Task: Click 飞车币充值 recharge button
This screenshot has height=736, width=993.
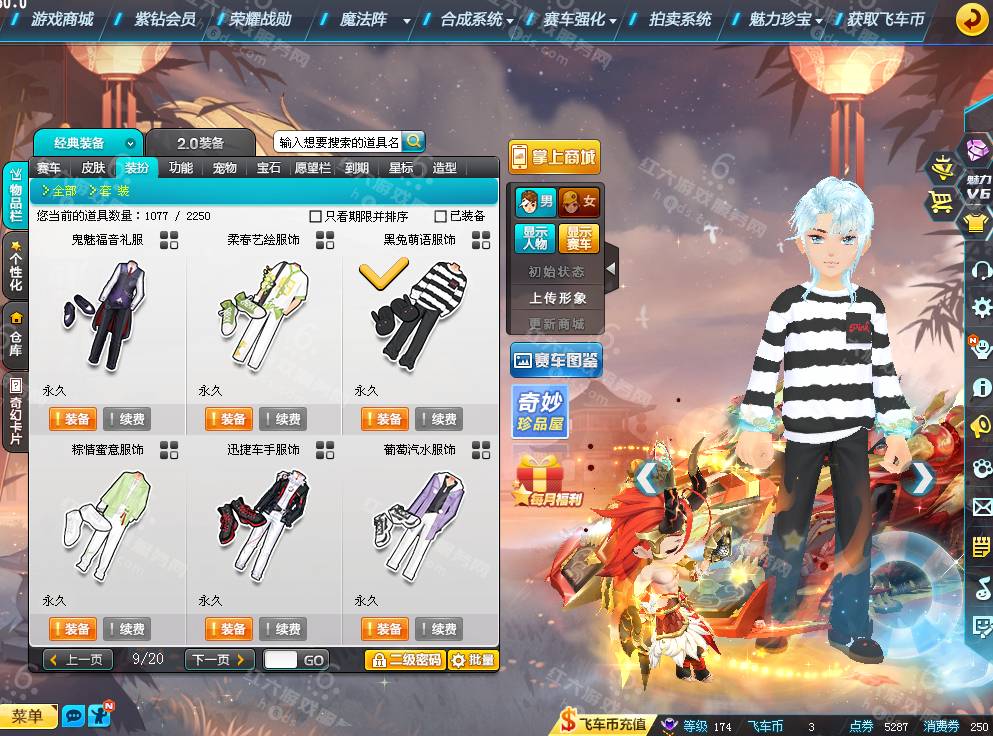Action: pos(604,724)
